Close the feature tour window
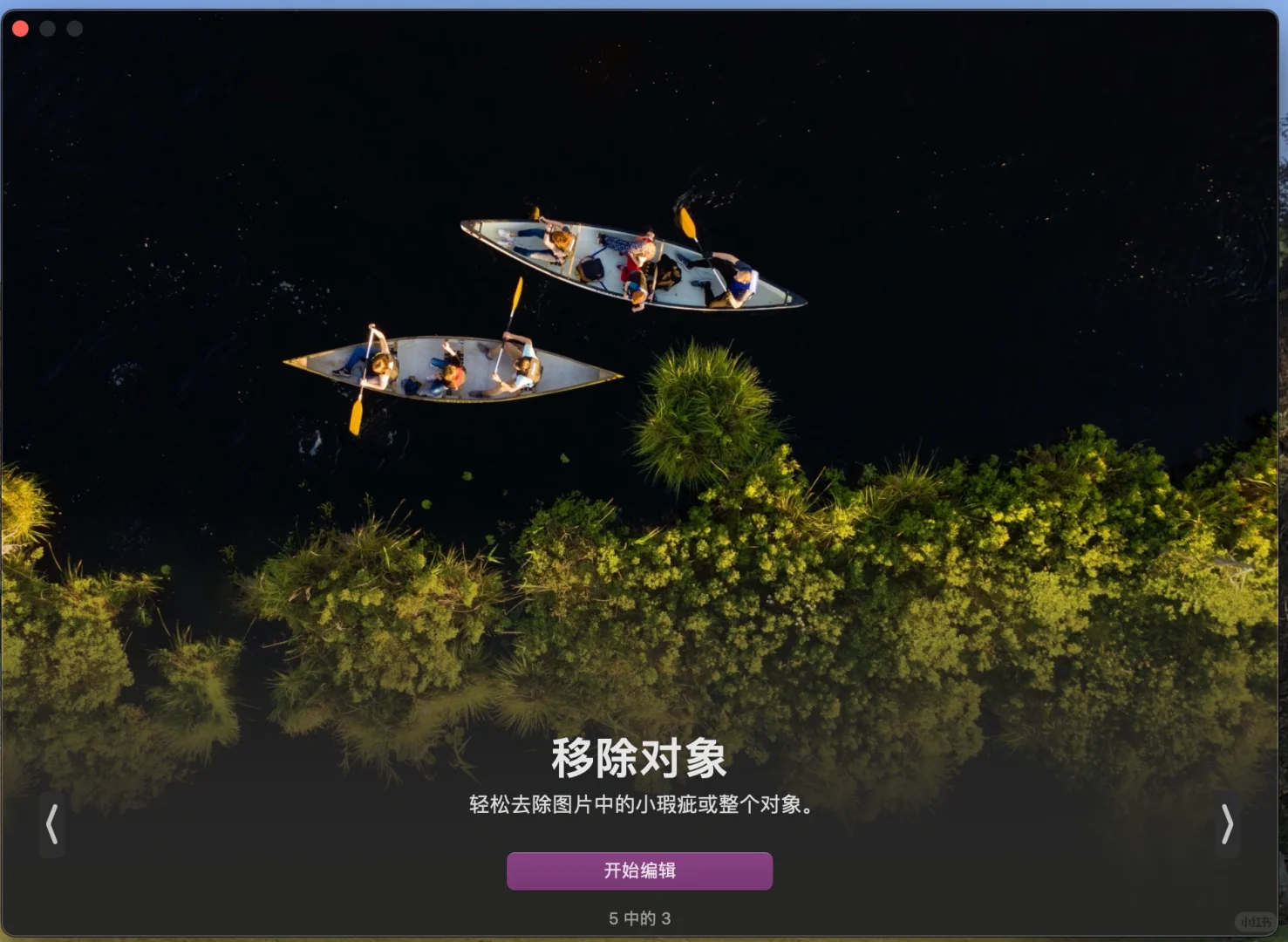 (x=20, y=28)
